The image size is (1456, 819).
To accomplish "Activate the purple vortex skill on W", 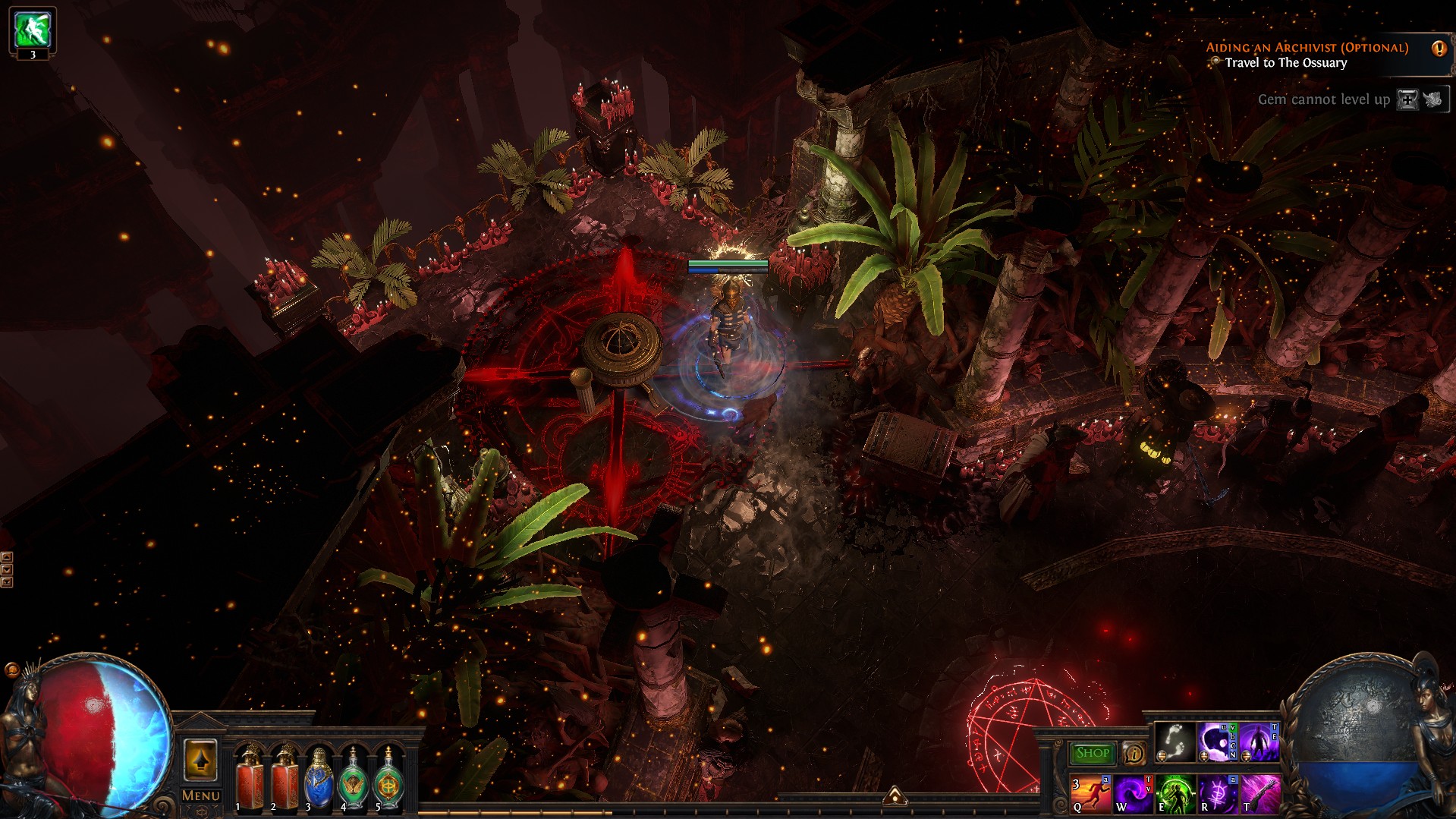I will click(x=1133, y=794).
